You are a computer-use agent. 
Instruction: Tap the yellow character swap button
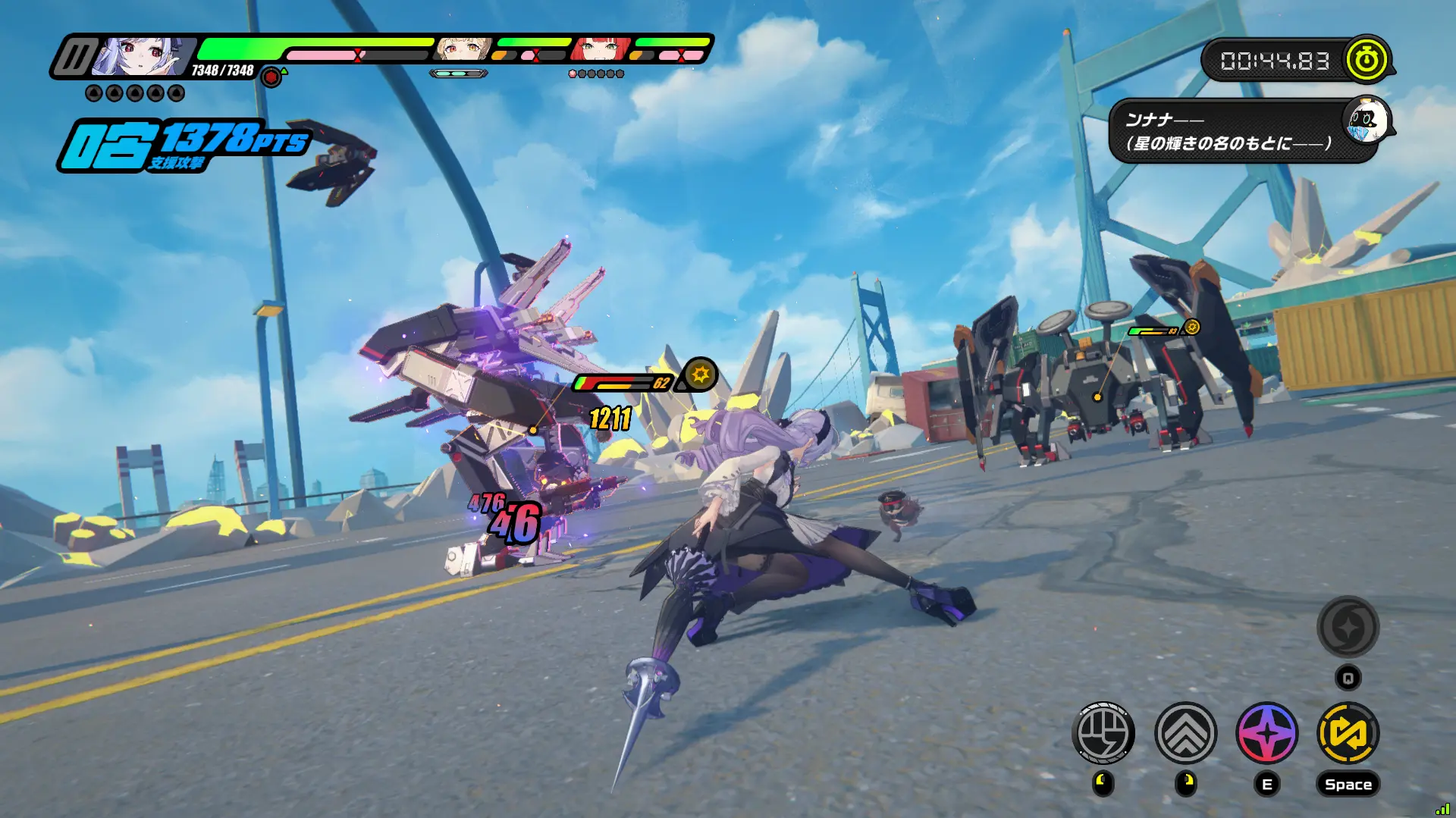coord(1348,733)
